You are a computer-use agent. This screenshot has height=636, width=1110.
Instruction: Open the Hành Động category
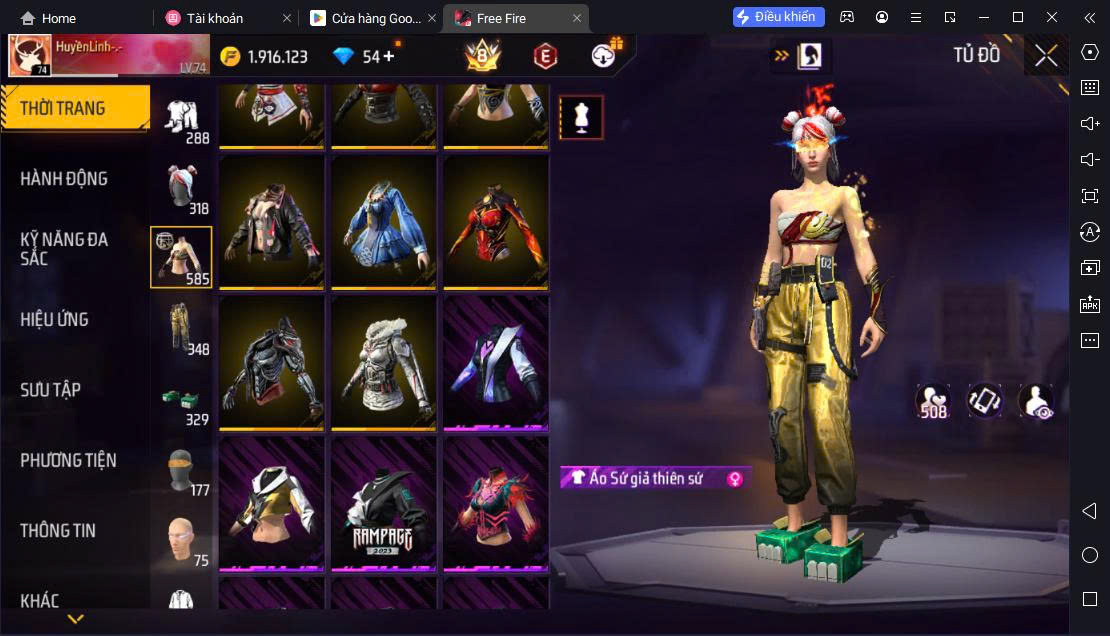[64, 179]
